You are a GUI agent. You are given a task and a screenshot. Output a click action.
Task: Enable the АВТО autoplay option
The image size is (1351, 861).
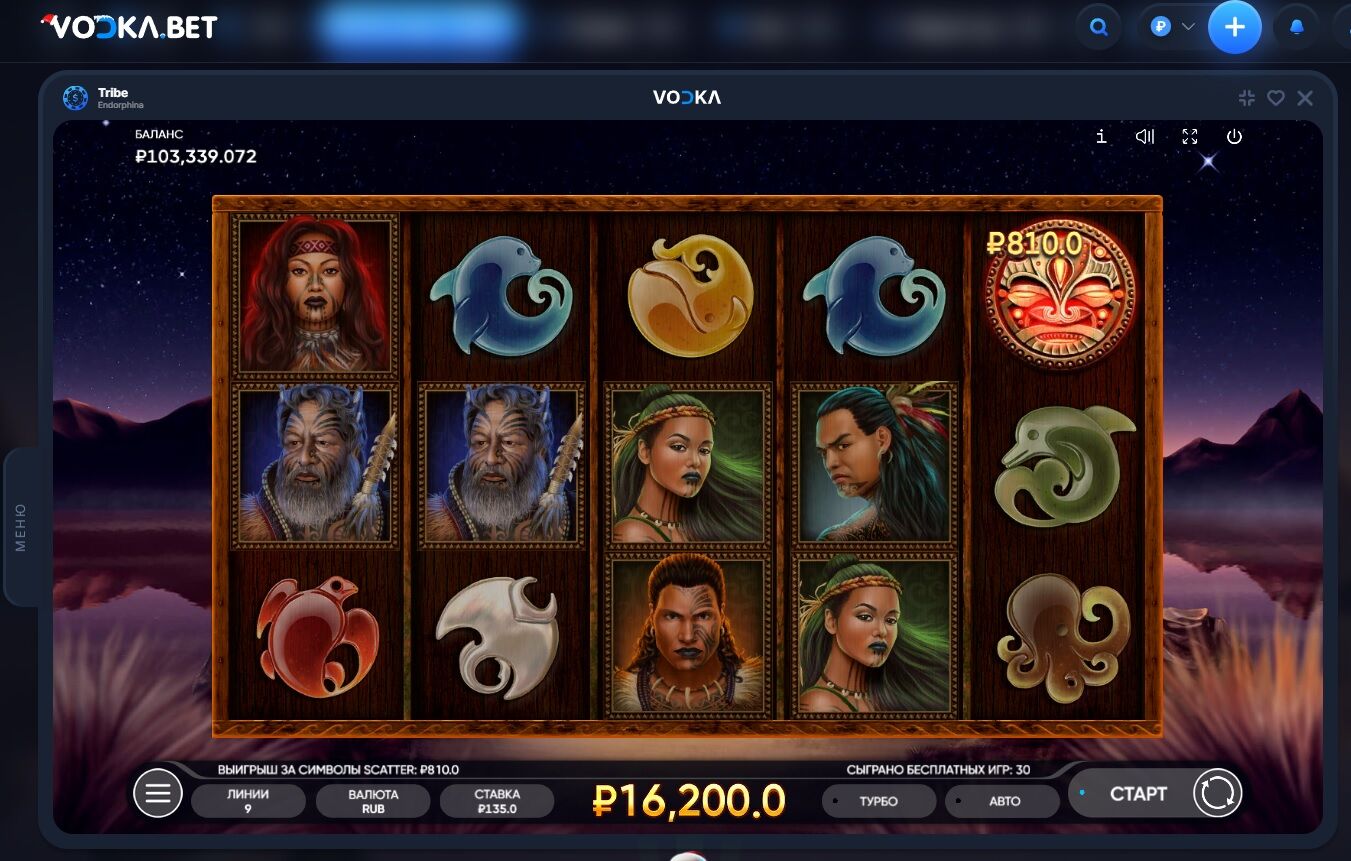click(1002, 801)
